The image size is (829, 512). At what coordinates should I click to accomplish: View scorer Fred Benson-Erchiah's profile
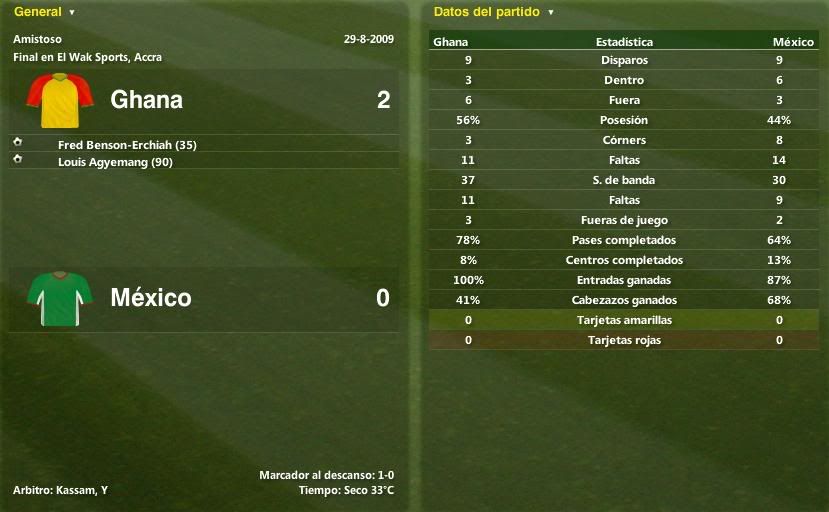click(127, 145)
